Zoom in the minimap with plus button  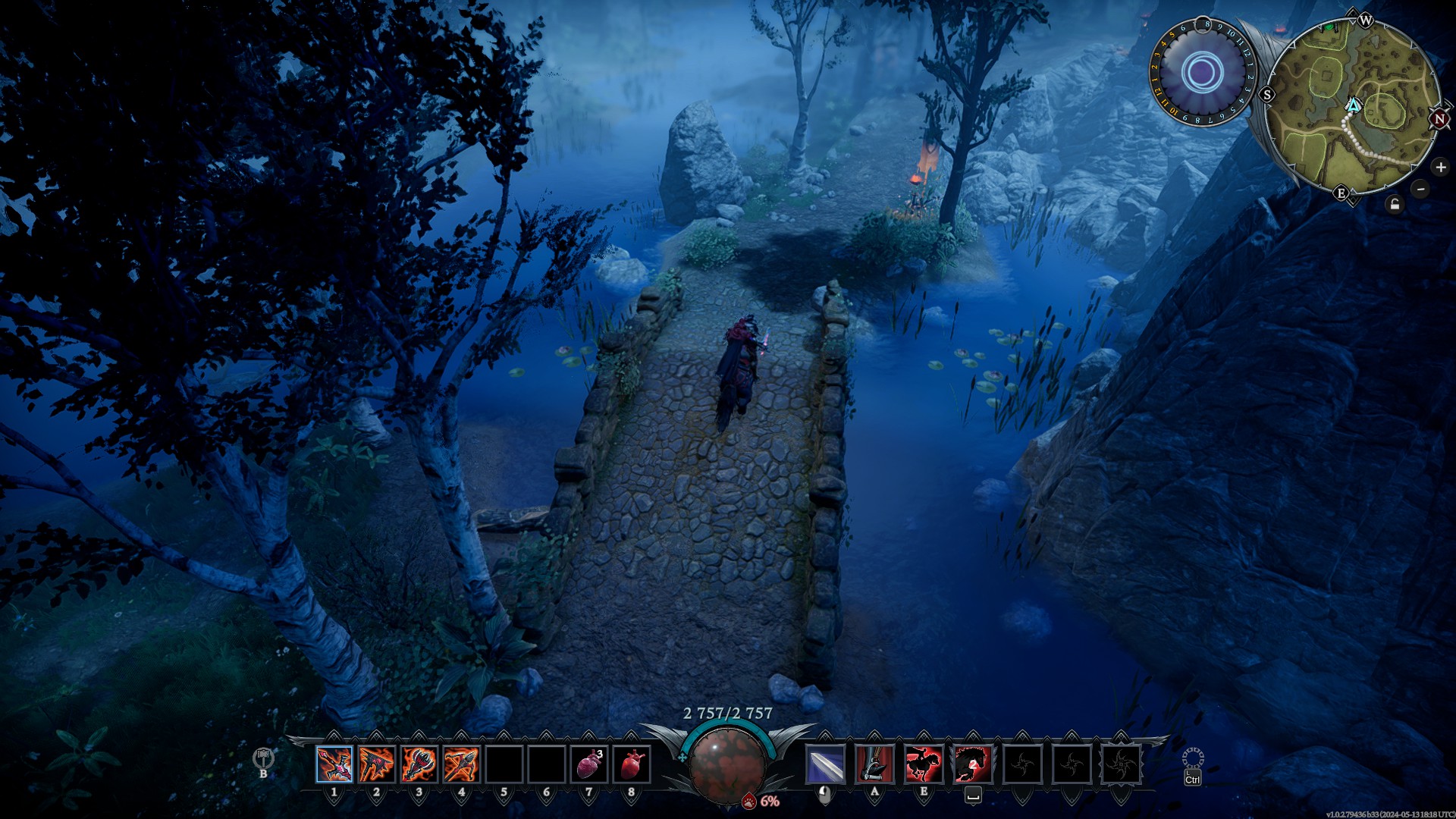(1440, 167)
